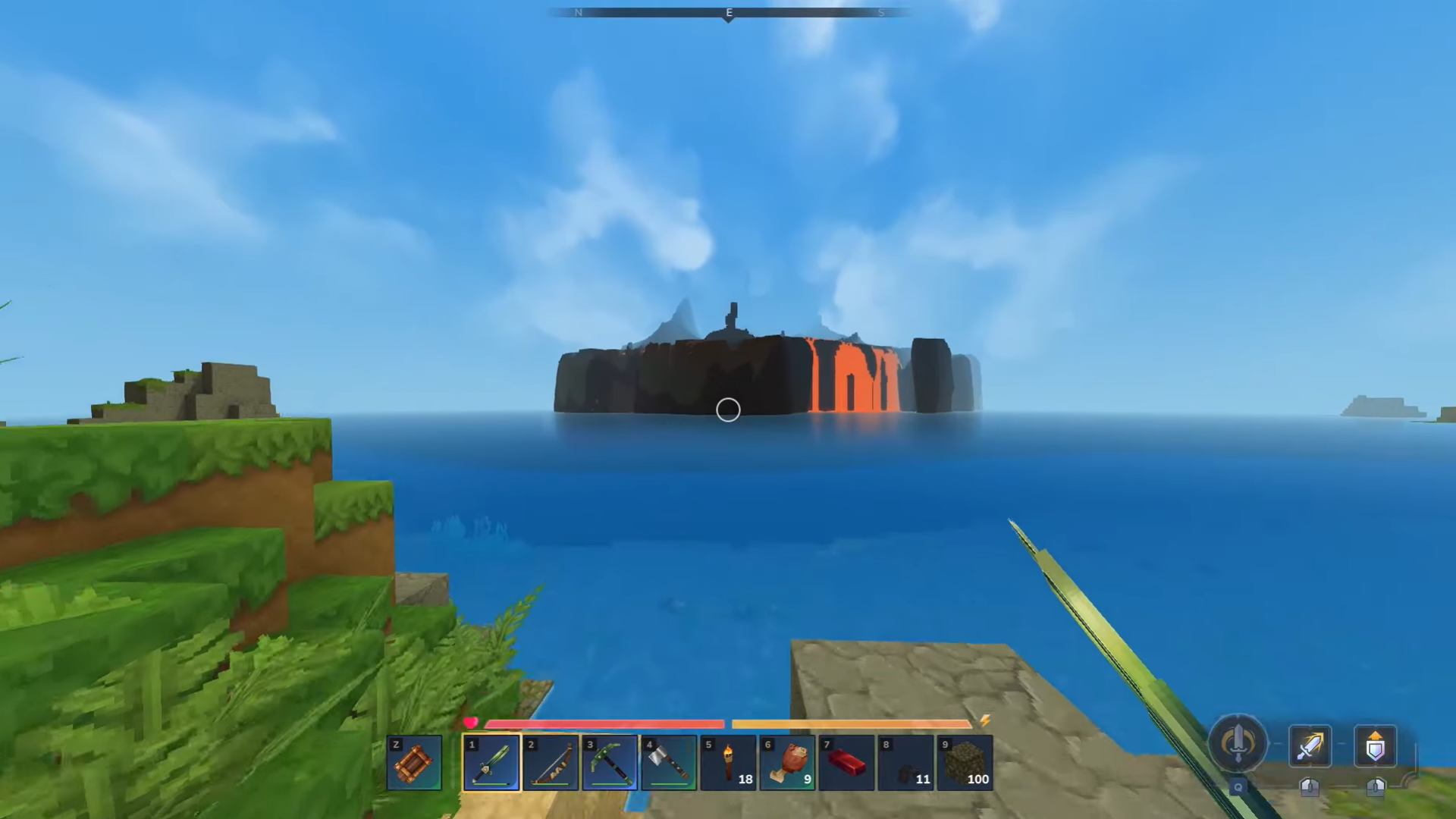The image size is (1456, 819).
Task: Select the item stack in hotbar slot 8
Action: [905, 762]
